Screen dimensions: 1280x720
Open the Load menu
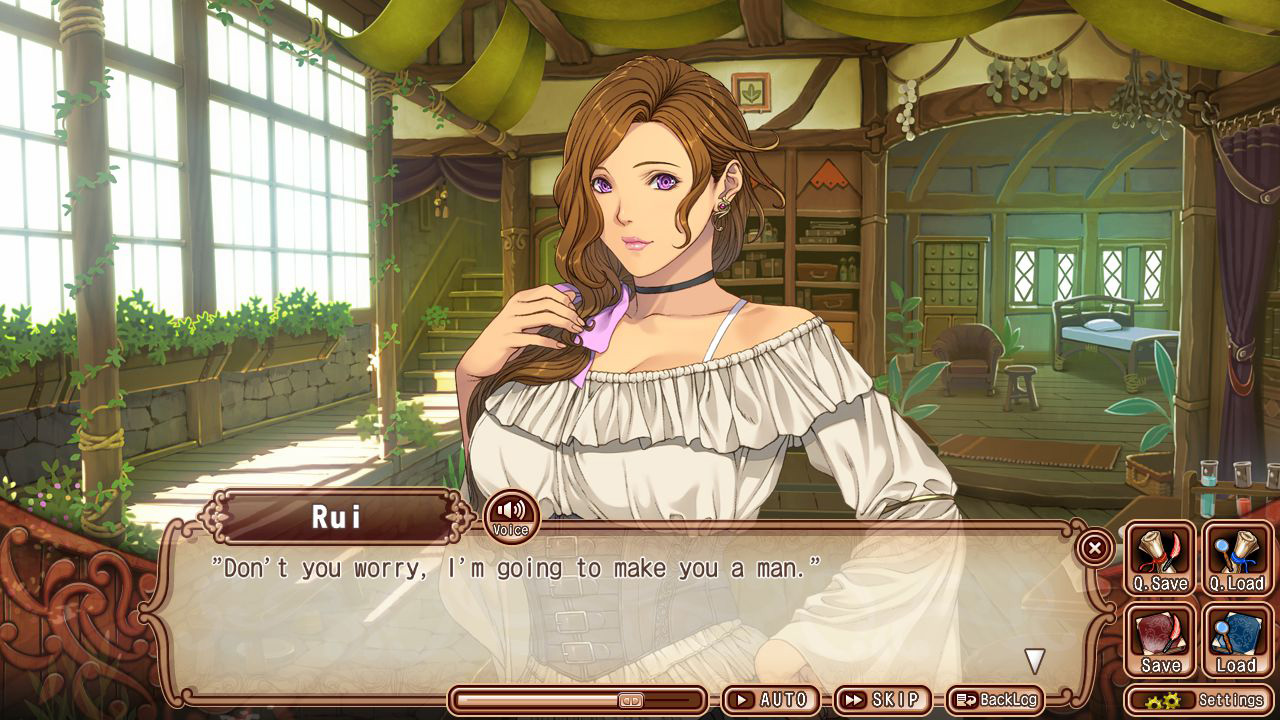coord(1237,640)
